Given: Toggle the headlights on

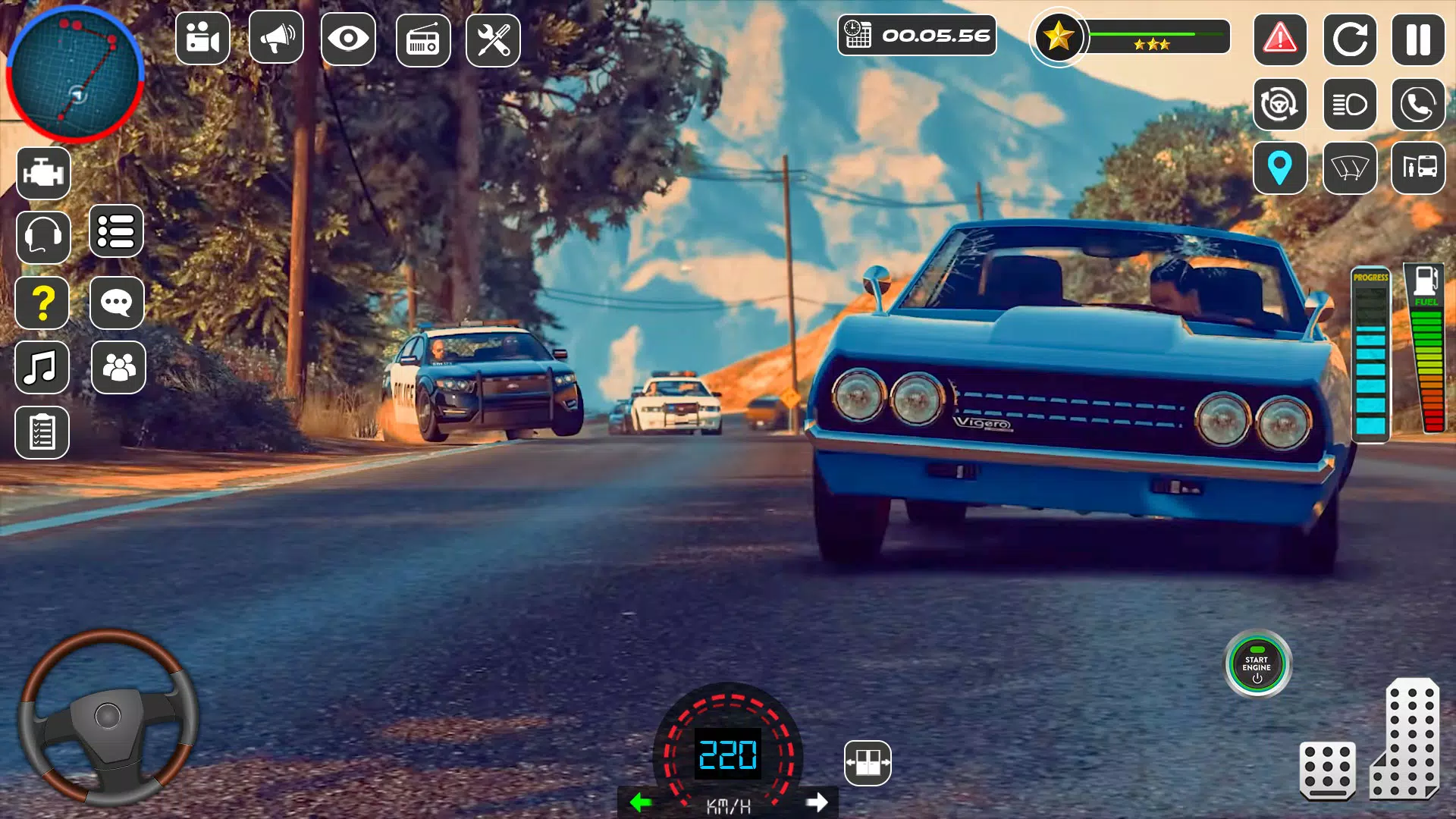Looking at the screenshot, I should 1351,103.
